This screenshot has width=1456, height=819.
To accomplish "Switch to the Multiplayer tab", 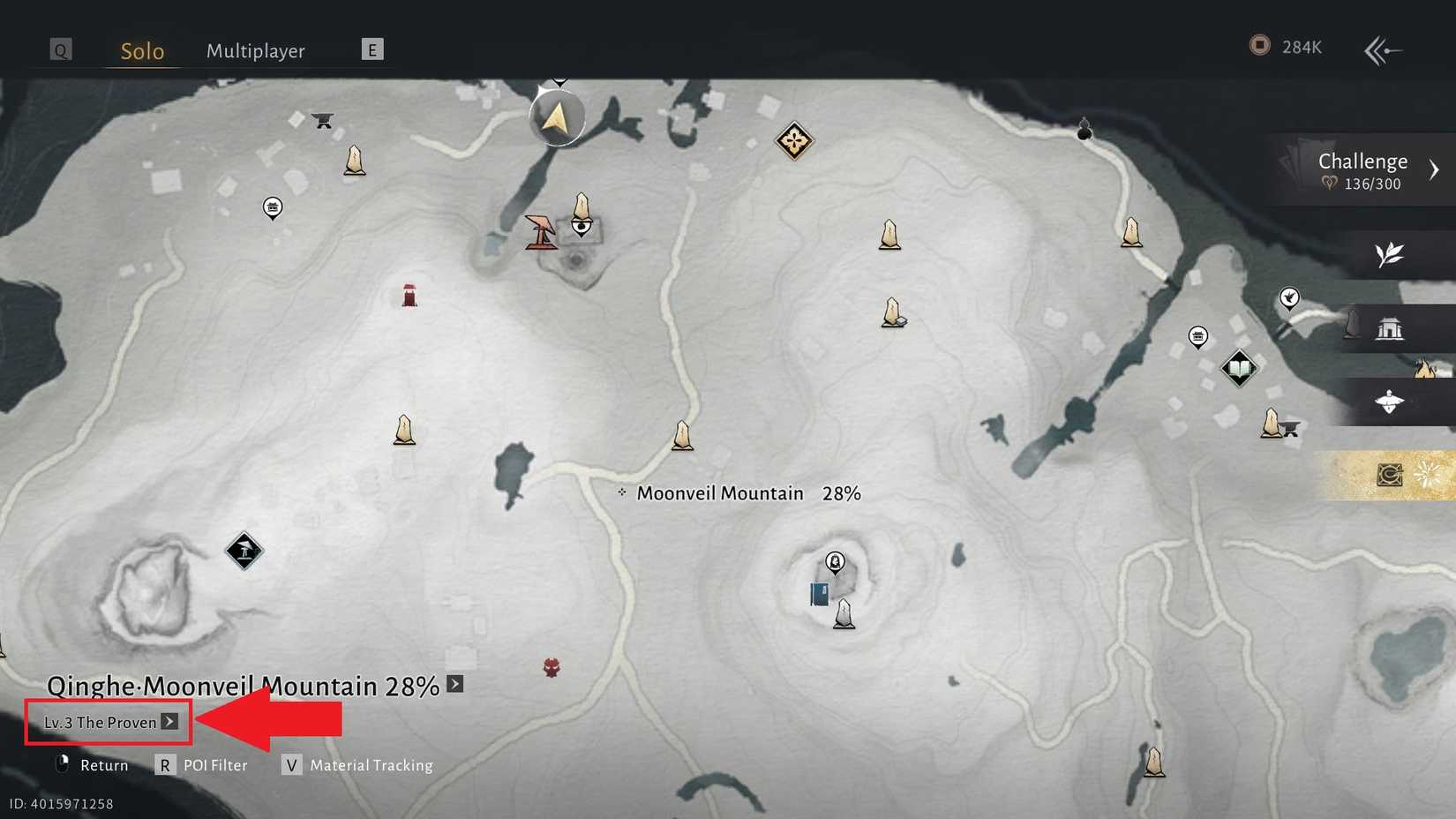I will pos(256,51).
